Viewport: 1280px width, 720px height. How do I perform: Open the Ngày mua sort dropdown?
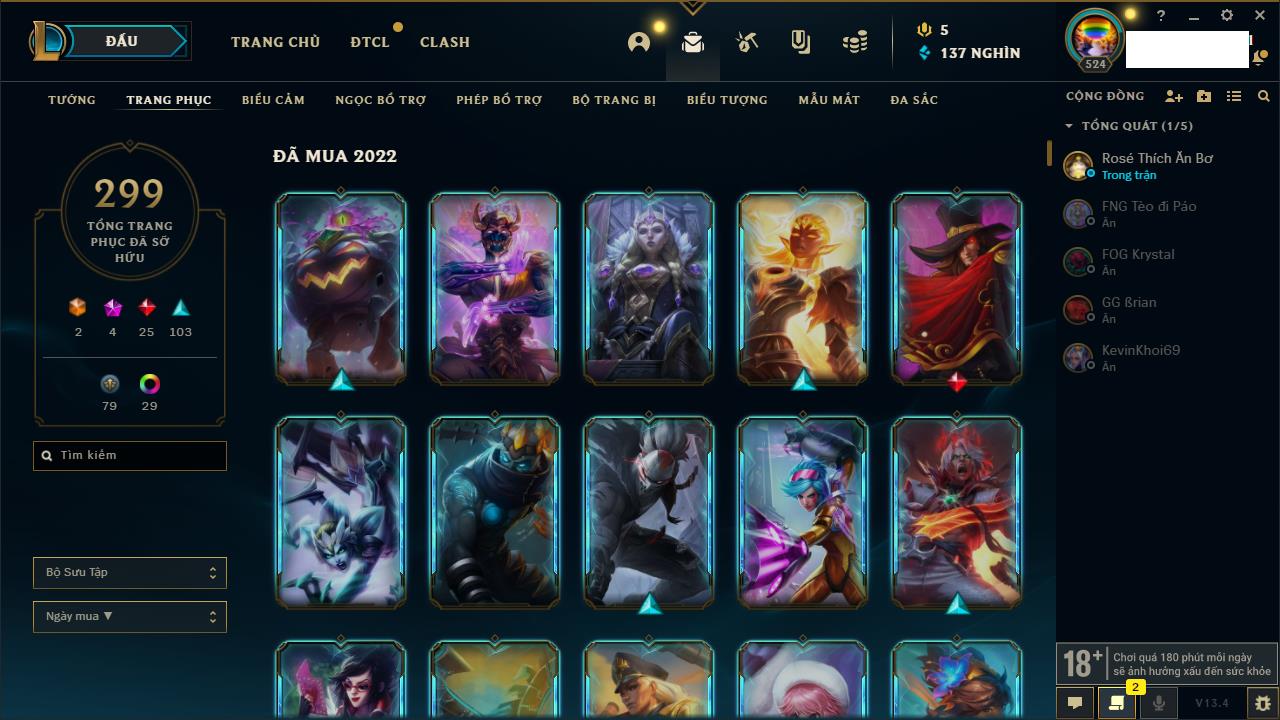point(130,617)
